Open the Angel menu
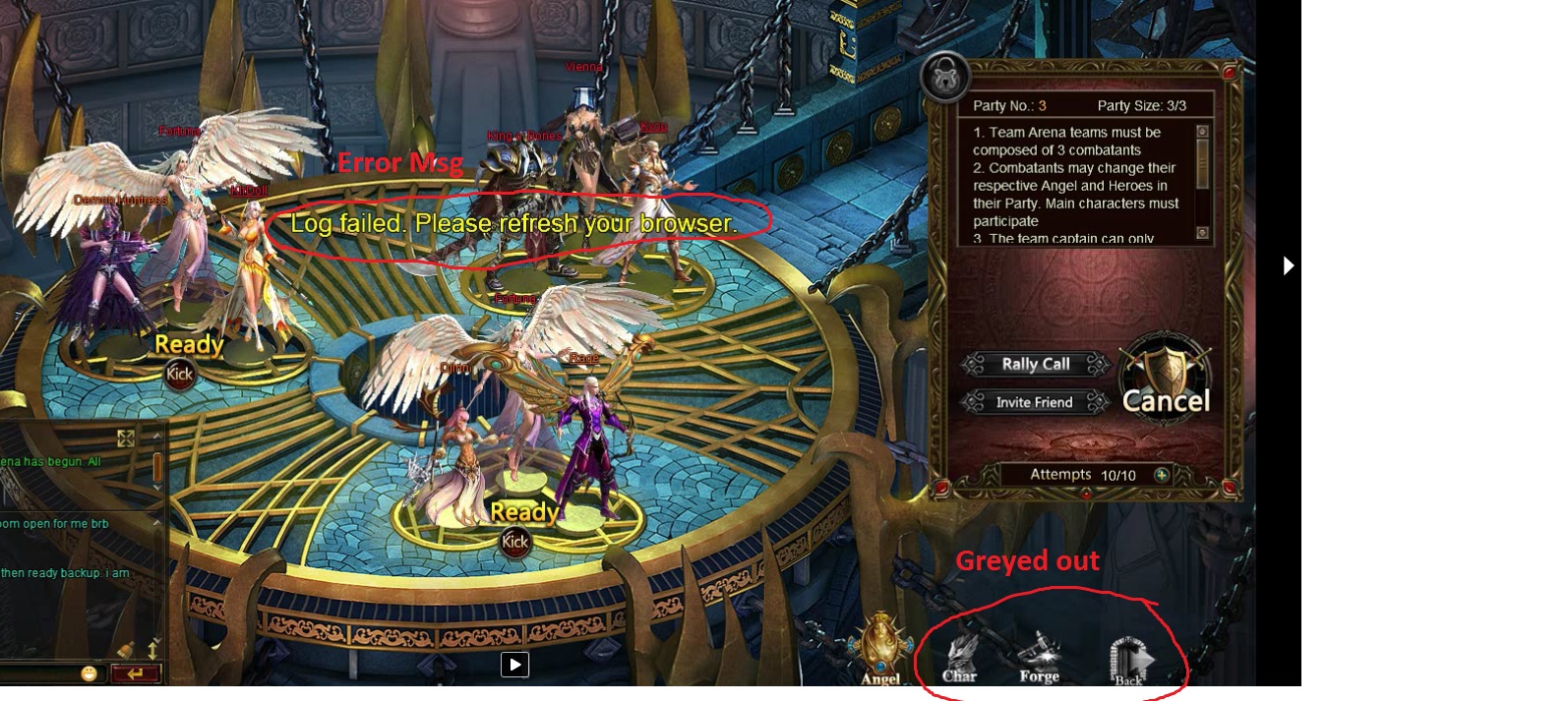Image resolution: width=1568 pixels, height=701 pixels. tap(880, 650)
